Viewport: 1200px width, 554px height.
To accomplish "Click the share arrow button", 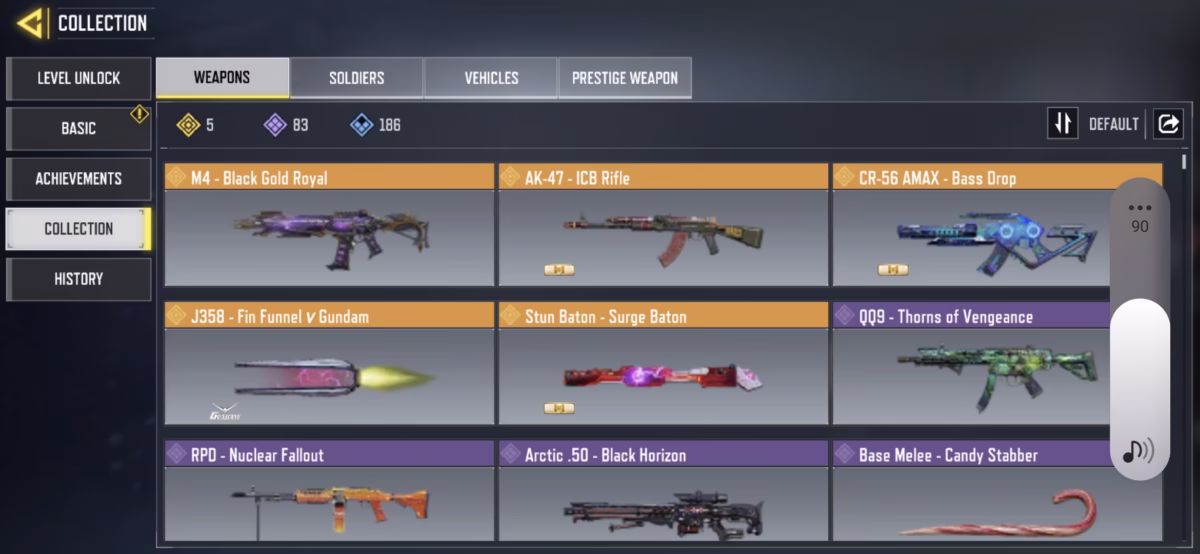I will 1167,124.
